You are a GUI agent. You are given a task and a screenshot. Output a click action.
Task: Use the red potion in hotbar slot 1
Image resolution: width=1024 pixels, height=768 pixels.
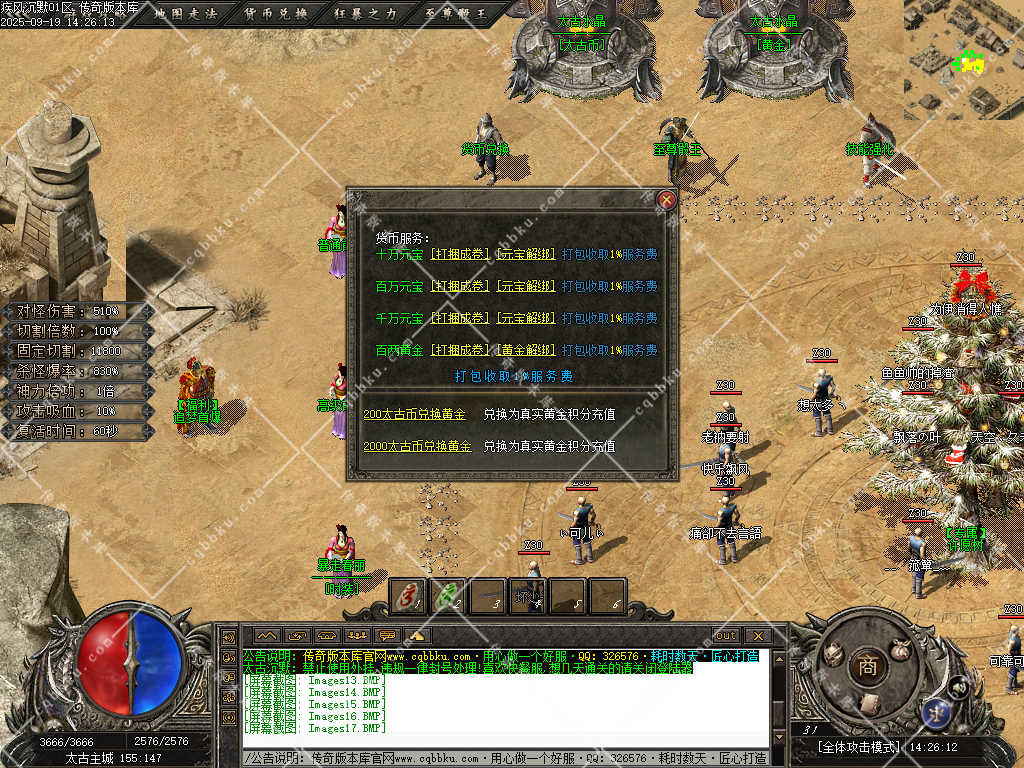tap(408, 596)
